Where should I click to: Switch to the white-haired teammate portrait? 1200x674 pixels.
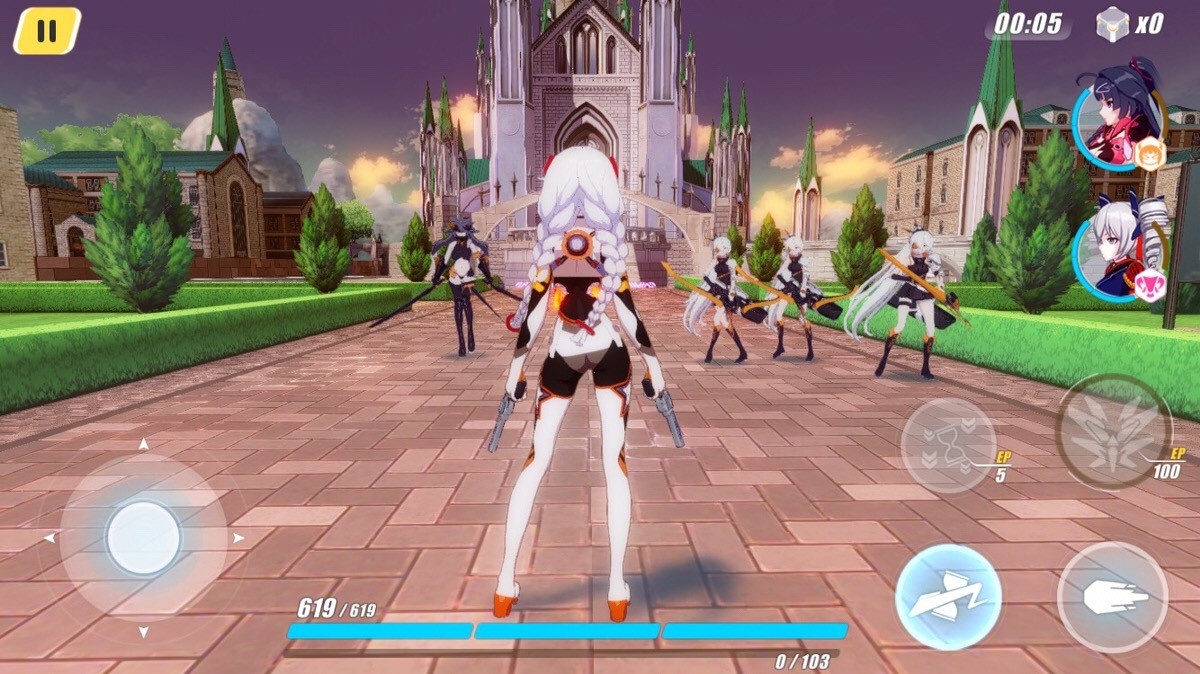[x=1118, y=248]
